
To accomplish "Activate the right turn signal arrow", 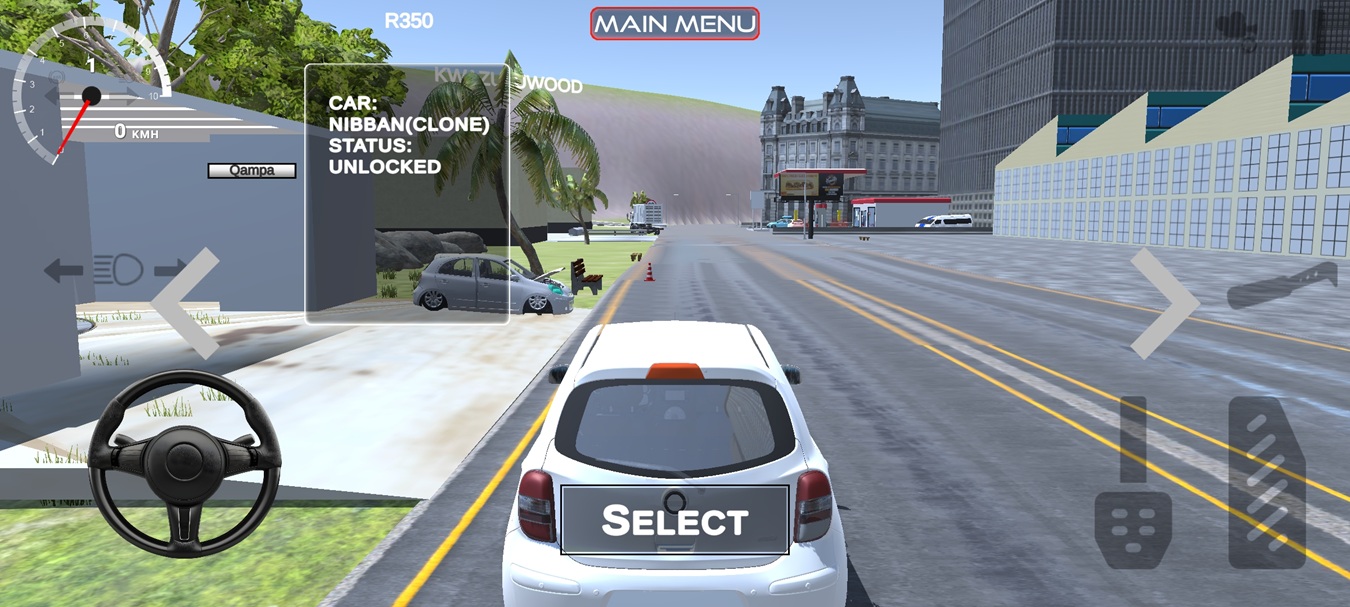I will (171, 269).
